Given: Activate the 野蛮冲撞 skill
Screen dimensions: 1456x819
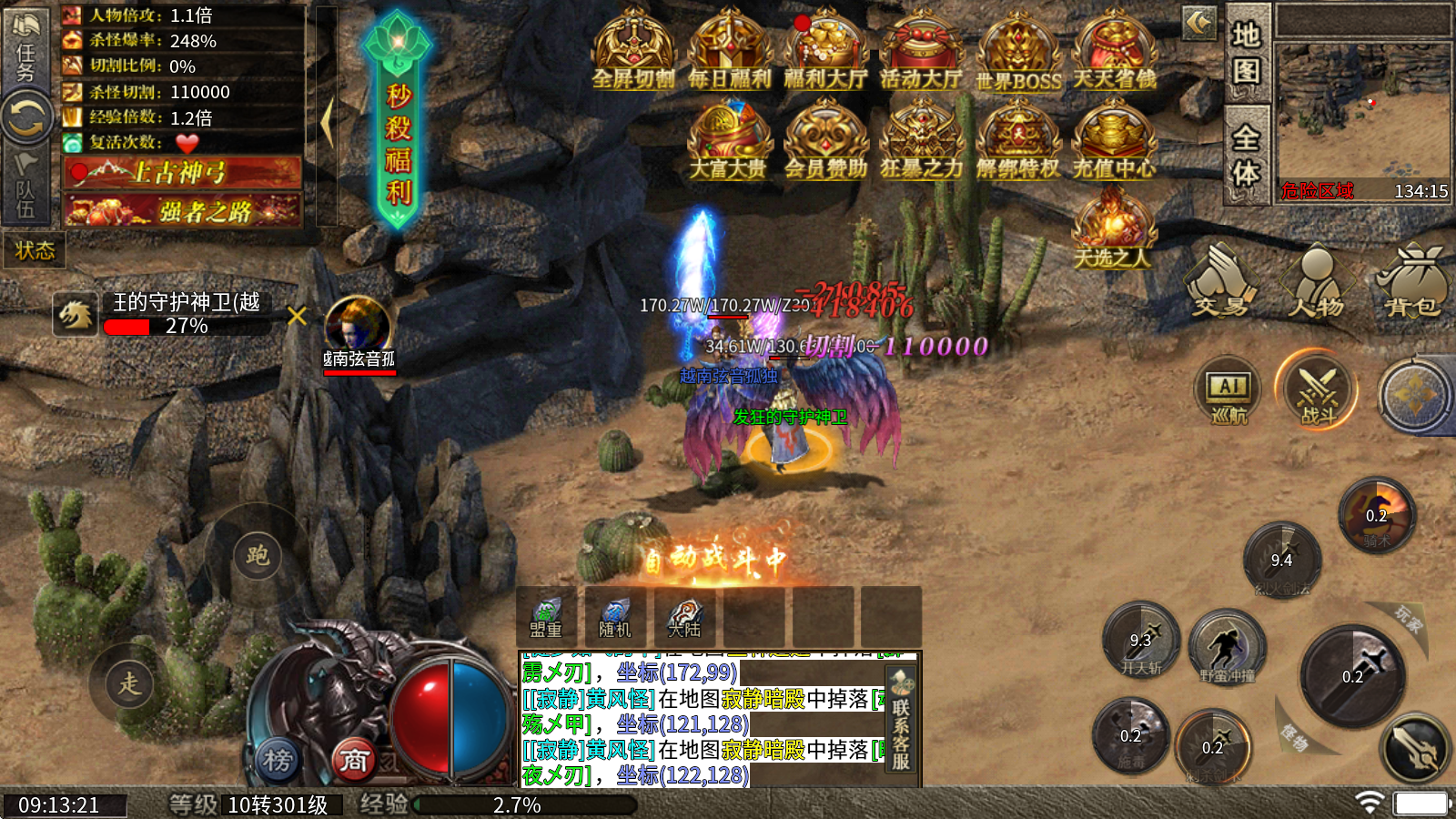Looking at the screenshot, I should tap(1228, 647).
